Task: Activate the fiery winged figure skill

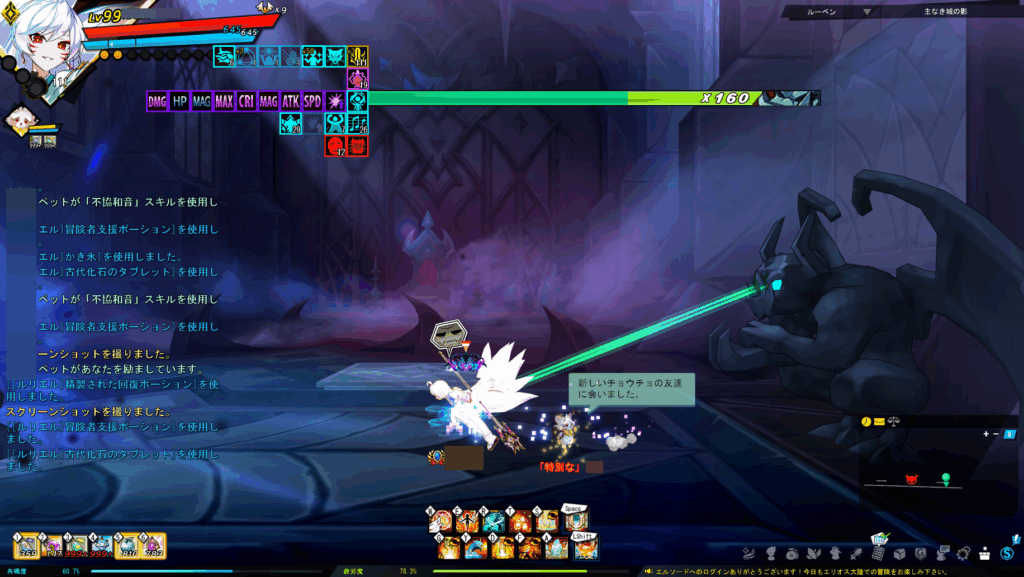Action: click(467, 522)
